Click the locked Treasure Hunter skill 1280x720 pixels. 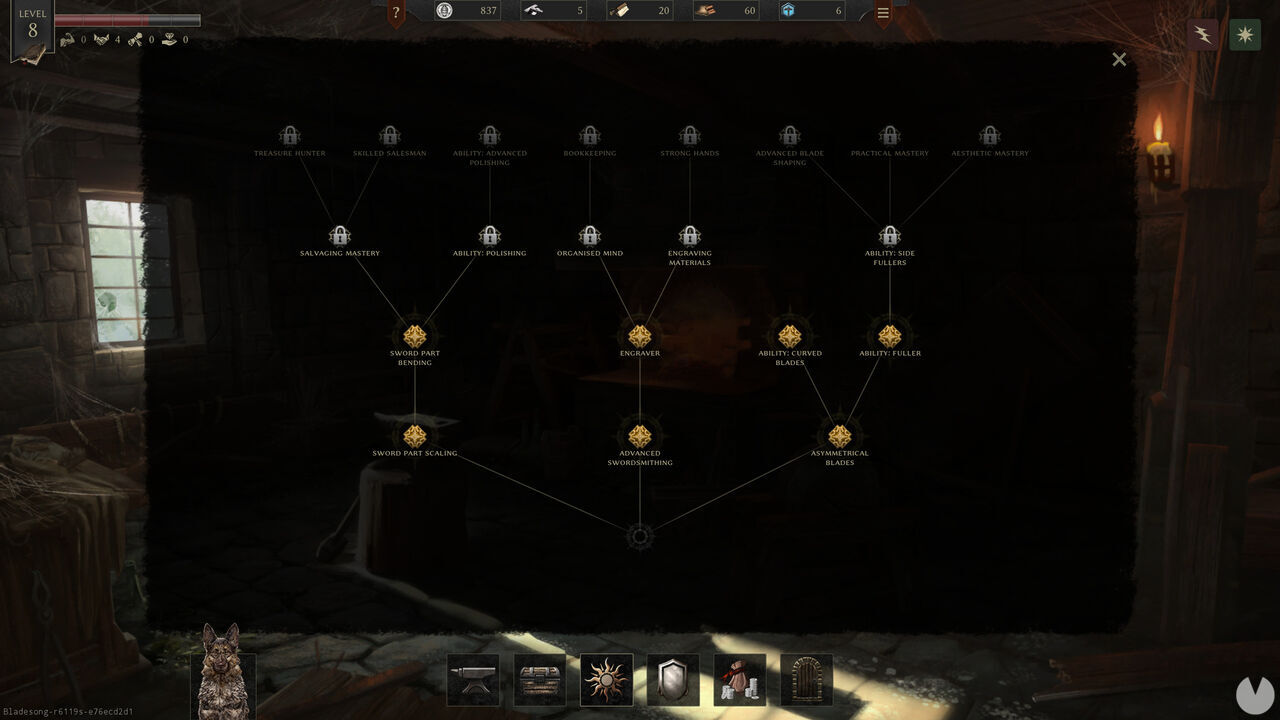[290, 136]
